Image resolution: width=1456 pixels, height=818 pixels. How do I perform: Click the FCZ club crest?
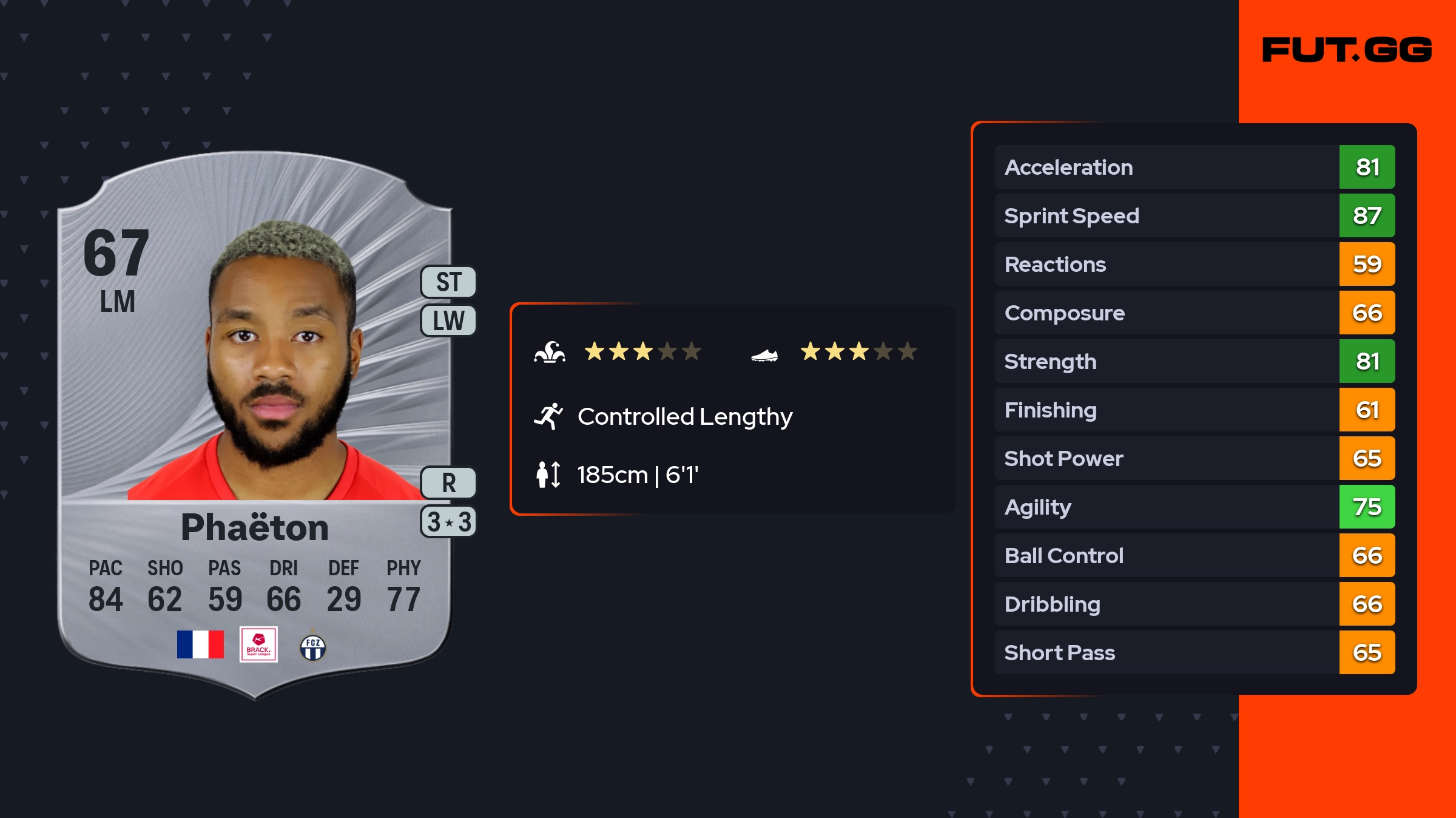(313, 647)
